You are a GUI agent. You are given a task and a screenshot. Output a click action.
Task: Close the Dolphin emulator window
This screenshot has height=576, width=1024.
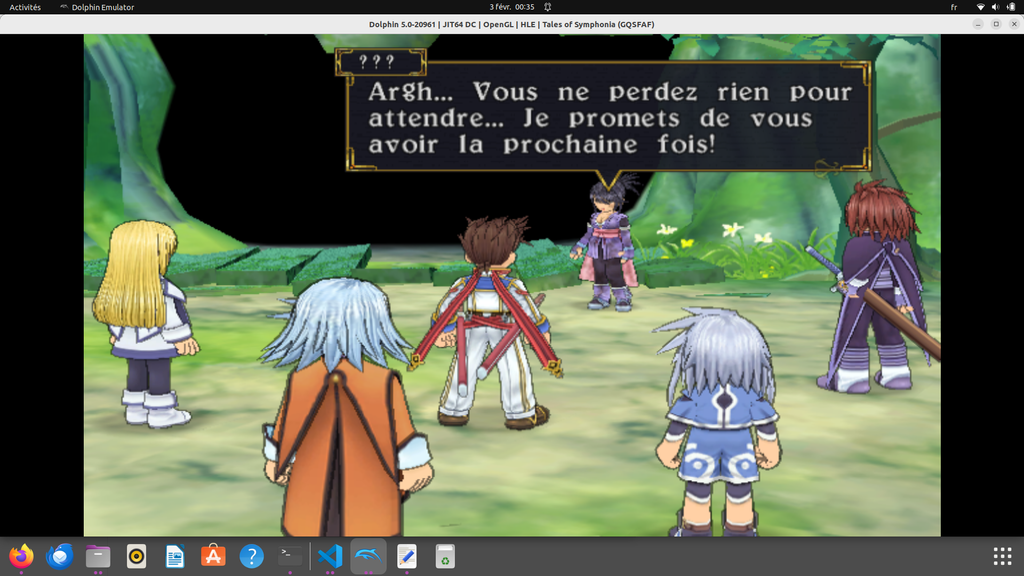[x=1012, y=24]
